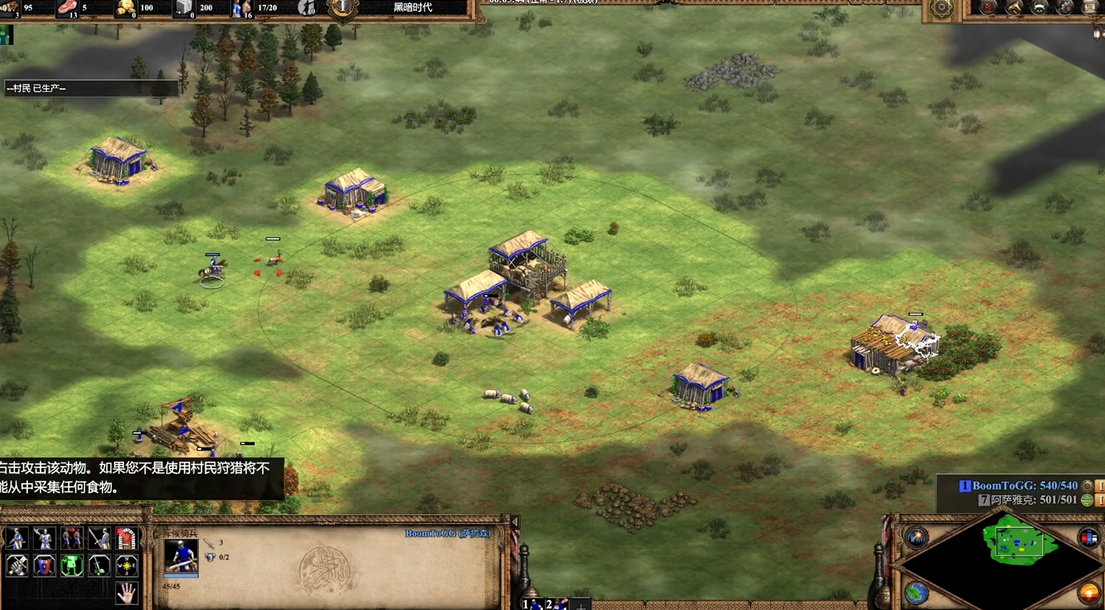Stop the unit with the open hand icon

(x=126, y=592)
